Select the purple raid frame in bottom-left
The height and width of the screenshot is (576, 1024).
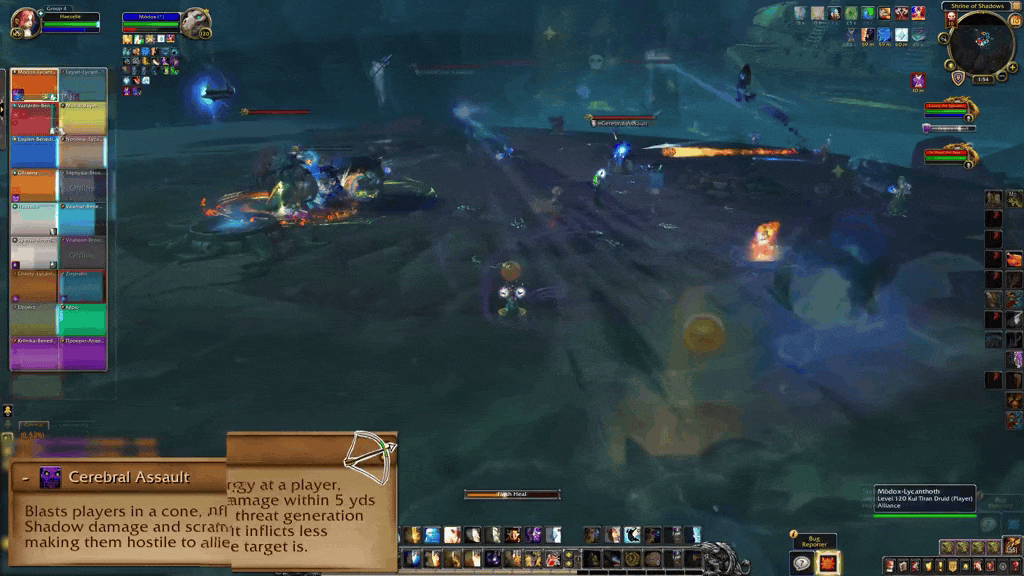pyautogui.click(x=34, y=354)
